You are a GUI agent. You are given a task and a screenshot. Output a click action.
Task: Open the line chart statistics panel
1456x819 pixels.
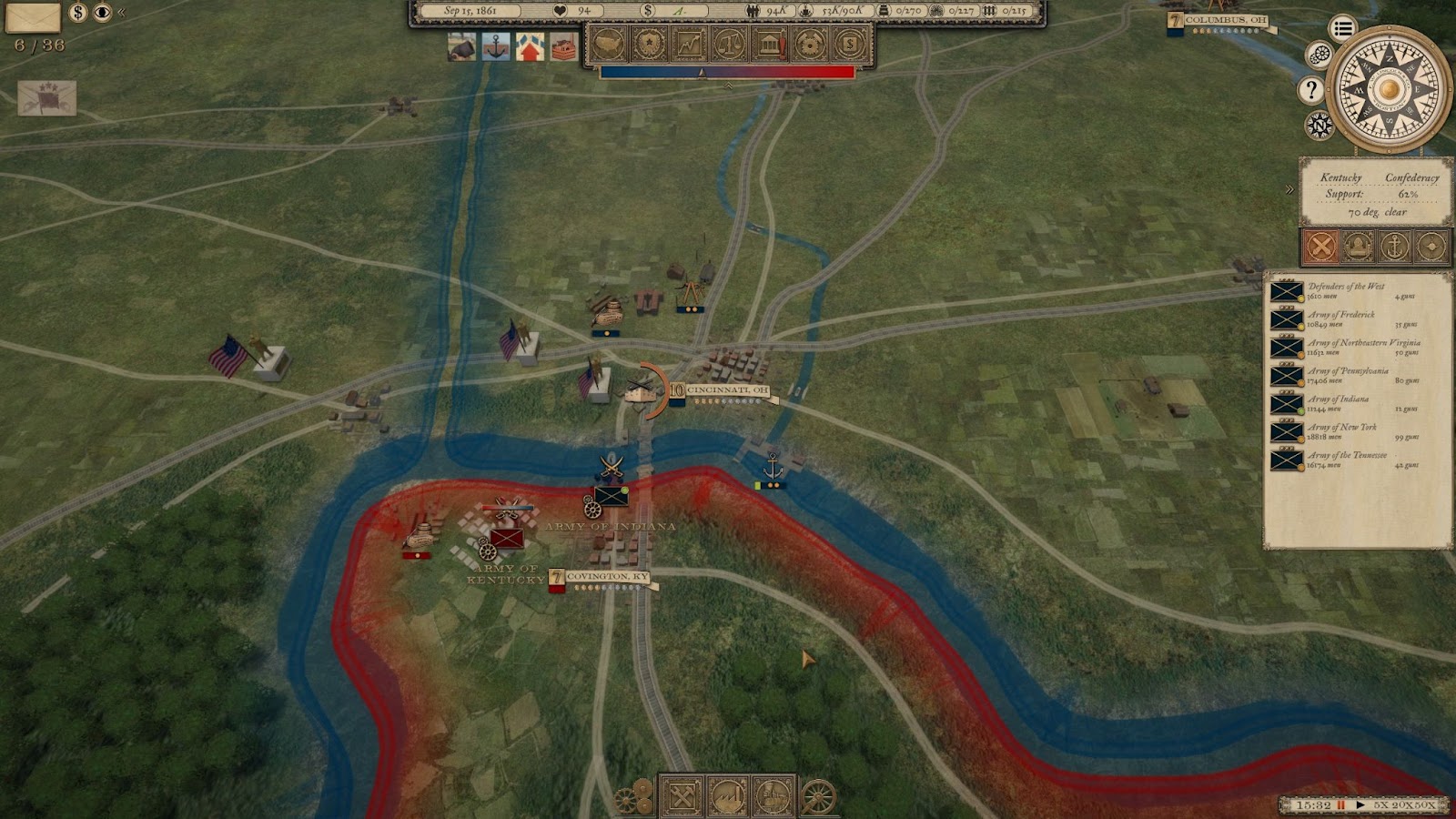[x=689, y=43]
